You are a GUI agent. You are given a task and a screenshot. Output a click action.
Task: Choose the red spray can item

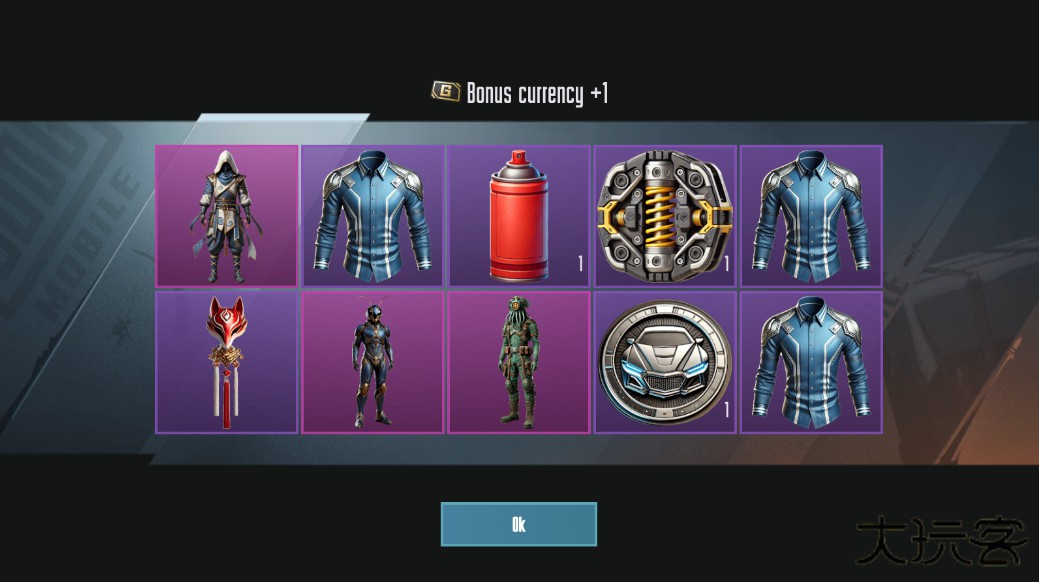click(518, 216)
